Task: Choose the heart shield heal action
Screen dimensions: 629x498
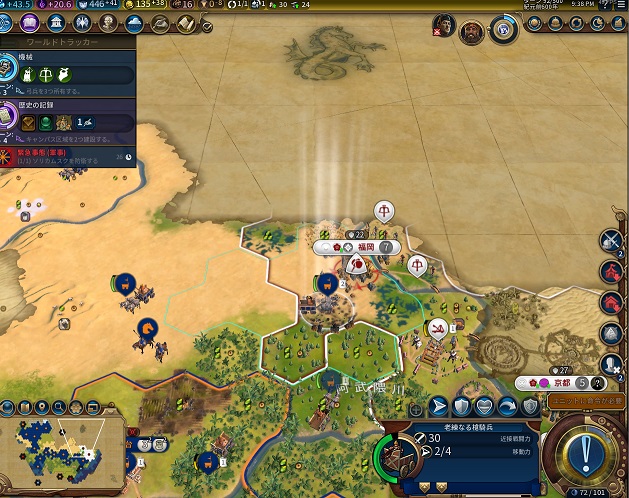Action: pos(484,405)
